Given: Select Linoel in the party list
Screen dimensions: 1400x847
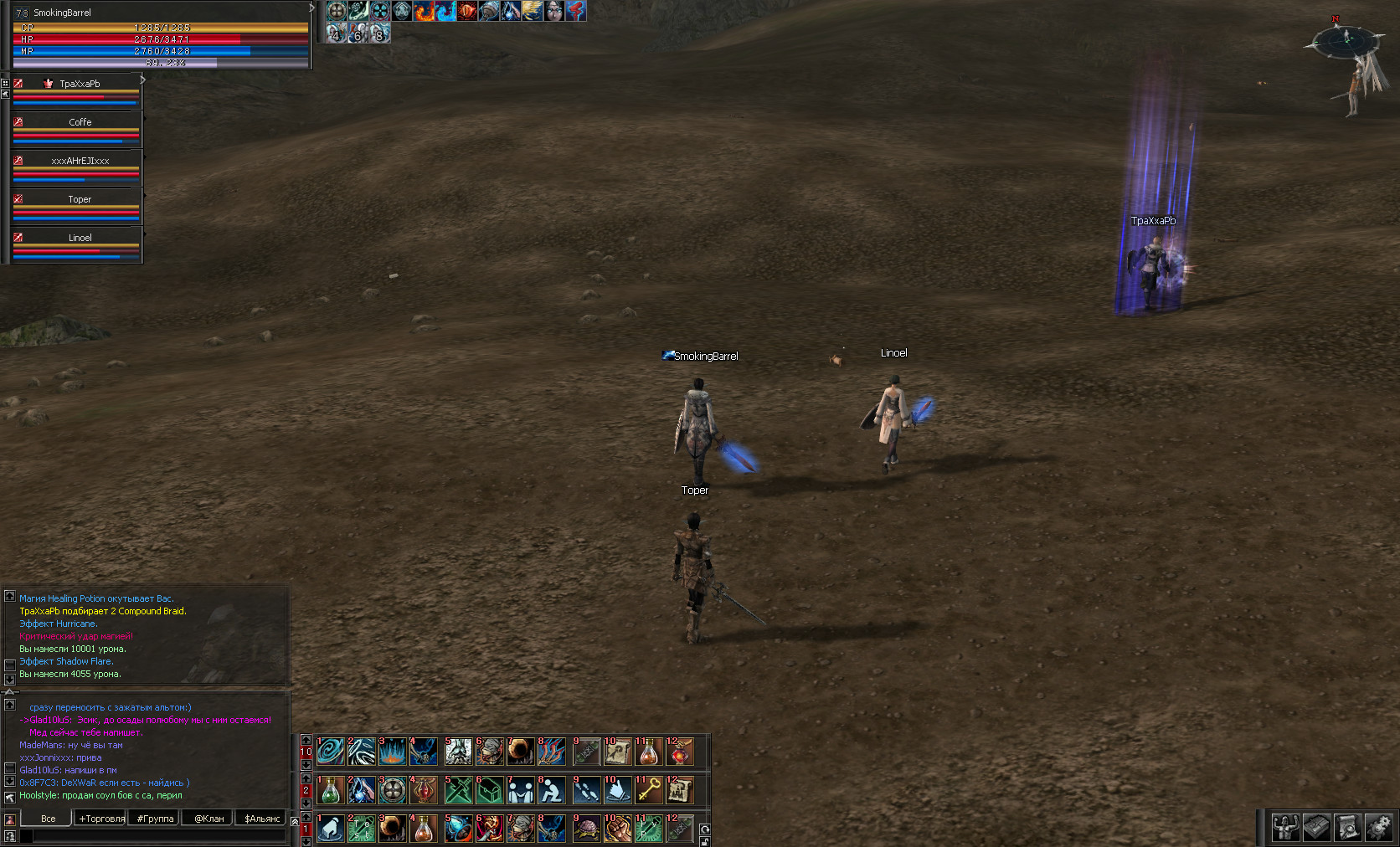Looking at the screenshot, I should tap(80, 238).
